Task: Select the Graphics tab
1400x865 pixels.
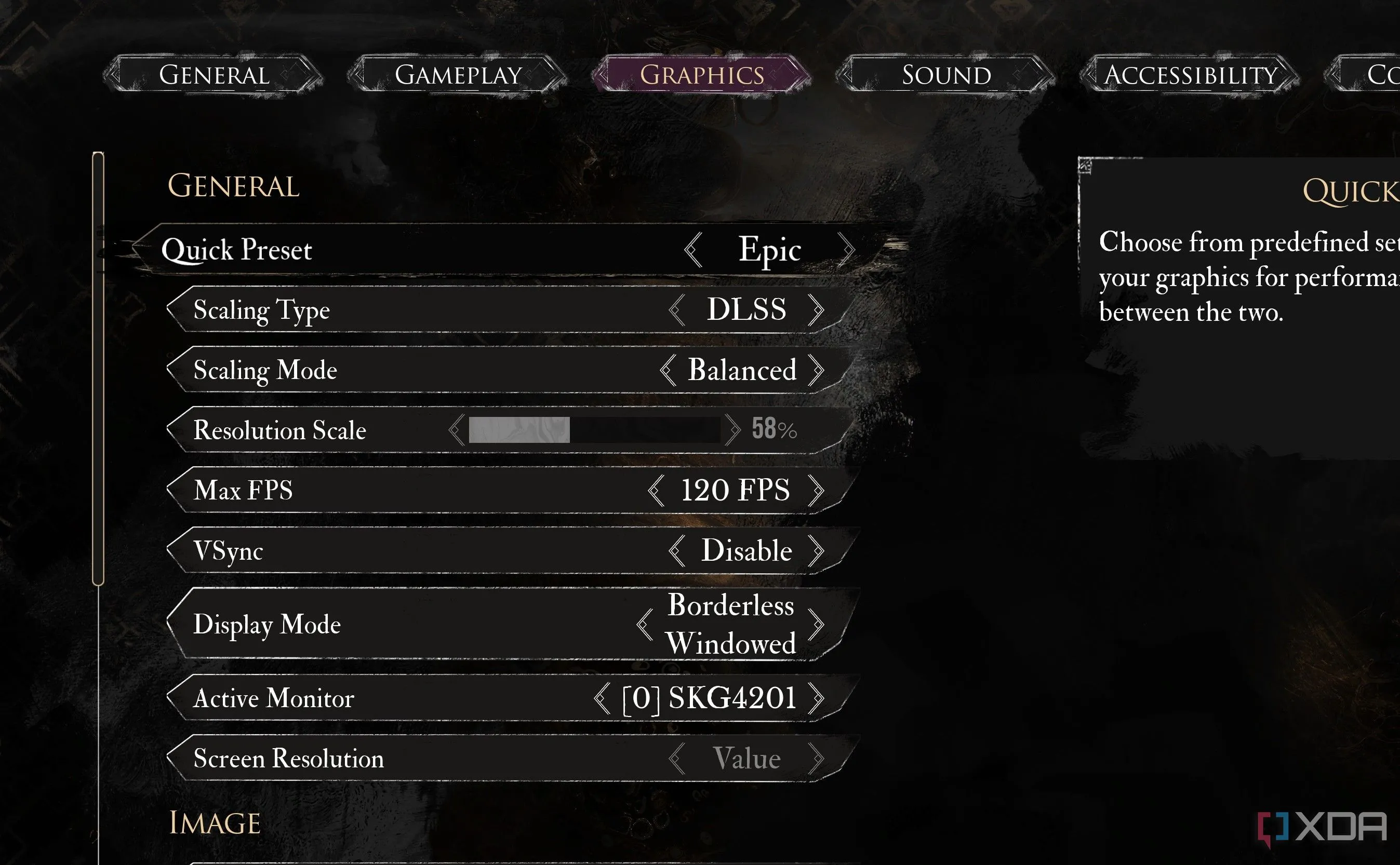Action: point(702,75)
